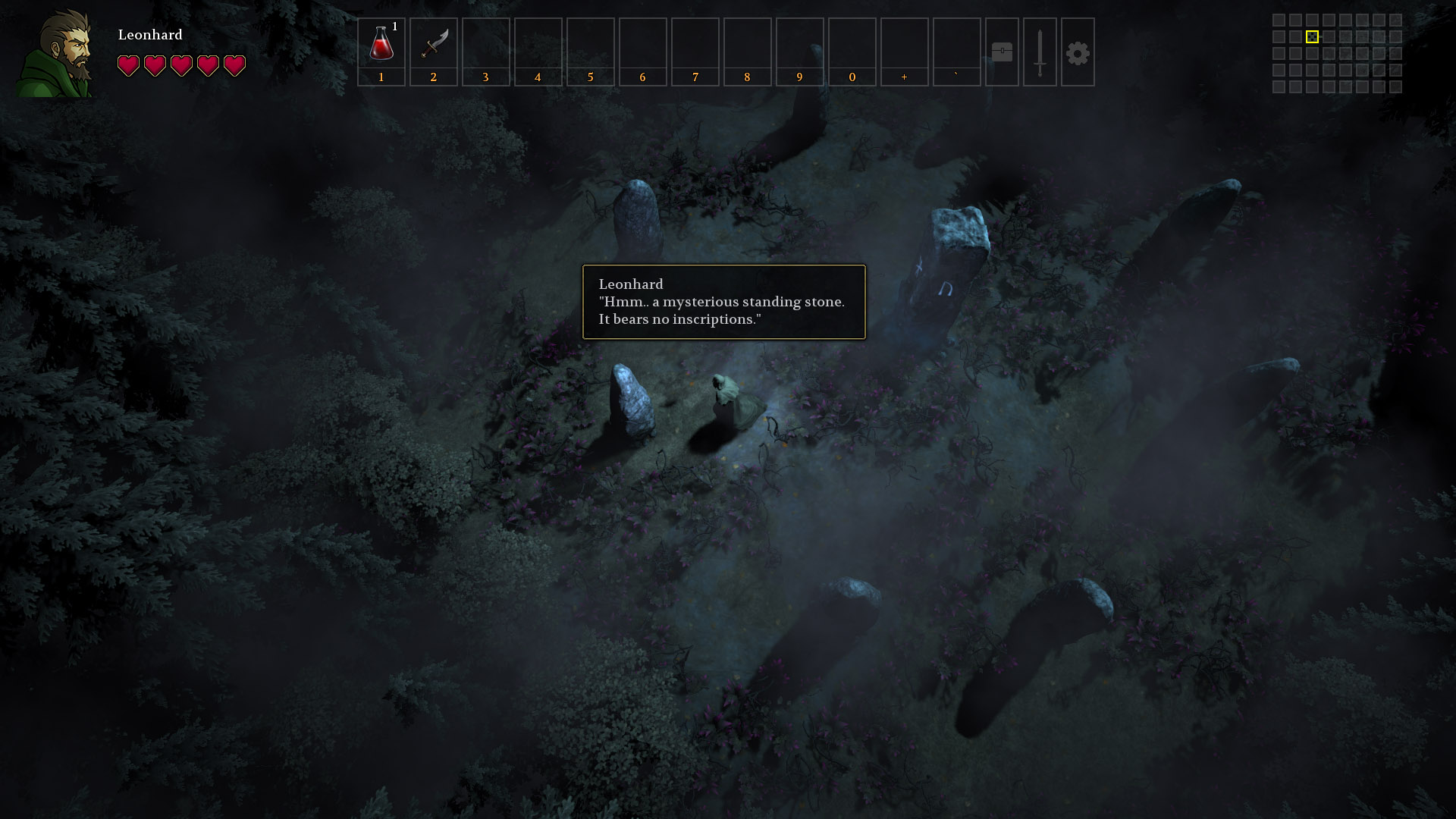This screenshot has width=1456, height=819.
Task: Click the top-left cell of the minimap grid
Action: [1277, 19]
